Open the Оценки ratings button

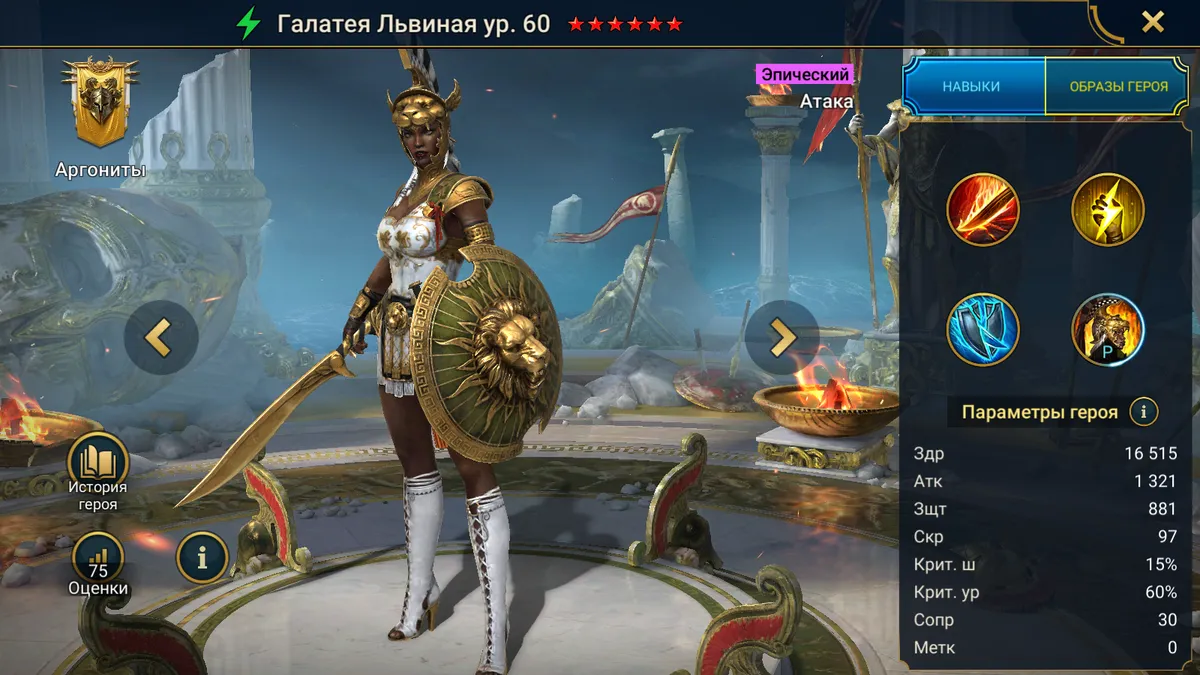pos(98,563)
